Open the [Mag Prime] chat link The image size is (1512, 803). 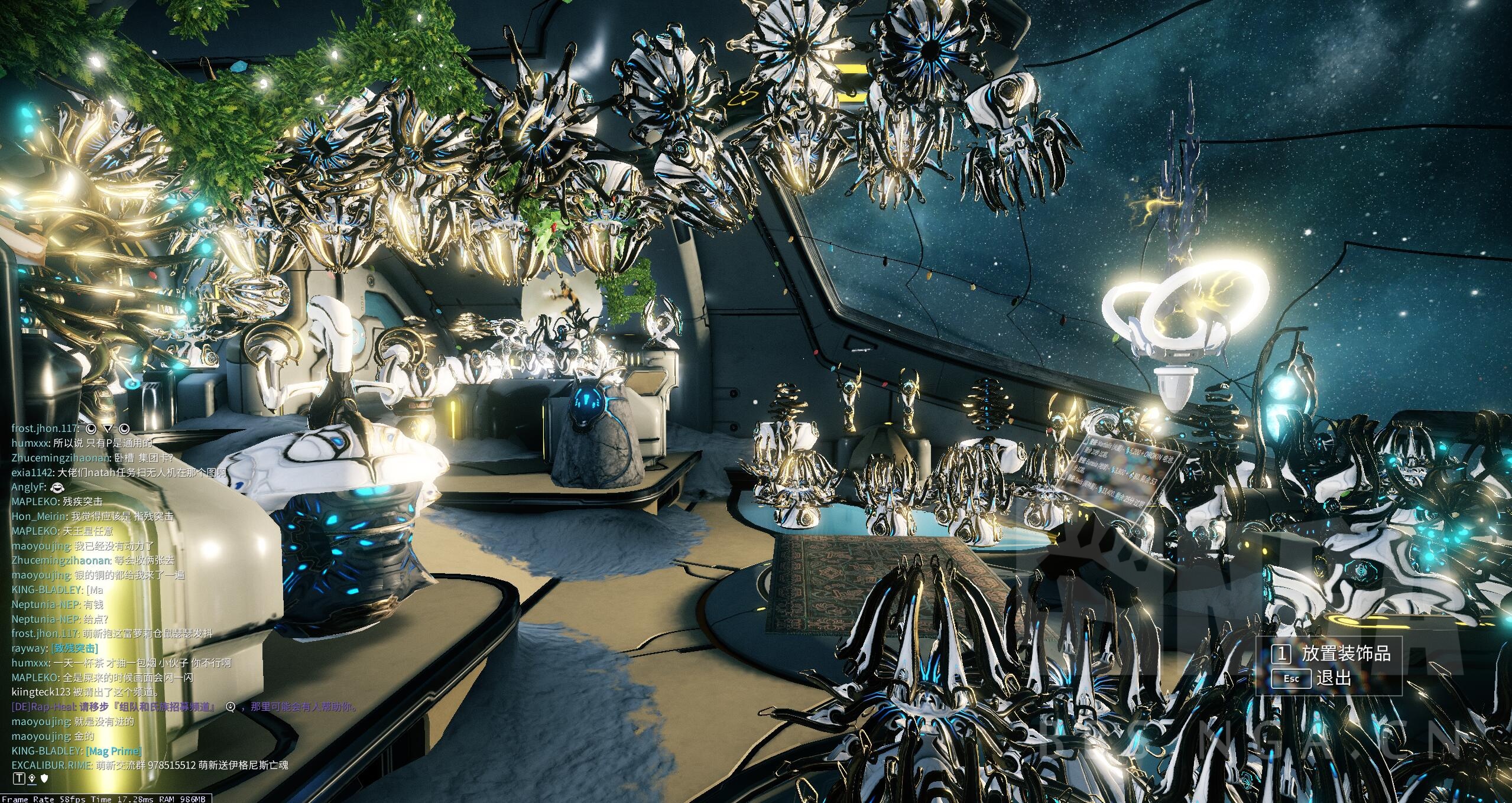[x=113, y=751]
